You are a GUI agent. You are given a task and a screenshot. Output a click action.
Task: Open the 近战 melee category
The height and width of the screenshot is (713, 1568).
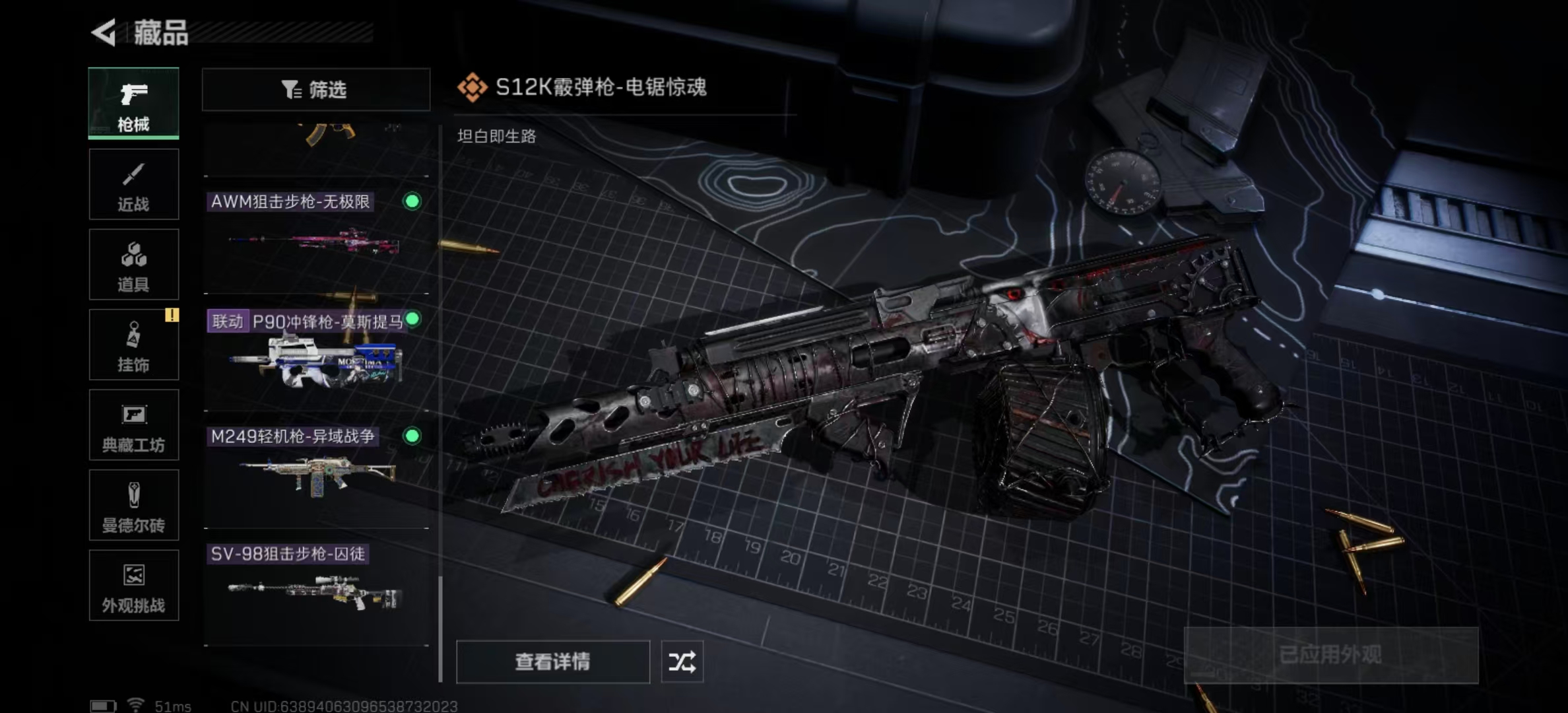133,184
